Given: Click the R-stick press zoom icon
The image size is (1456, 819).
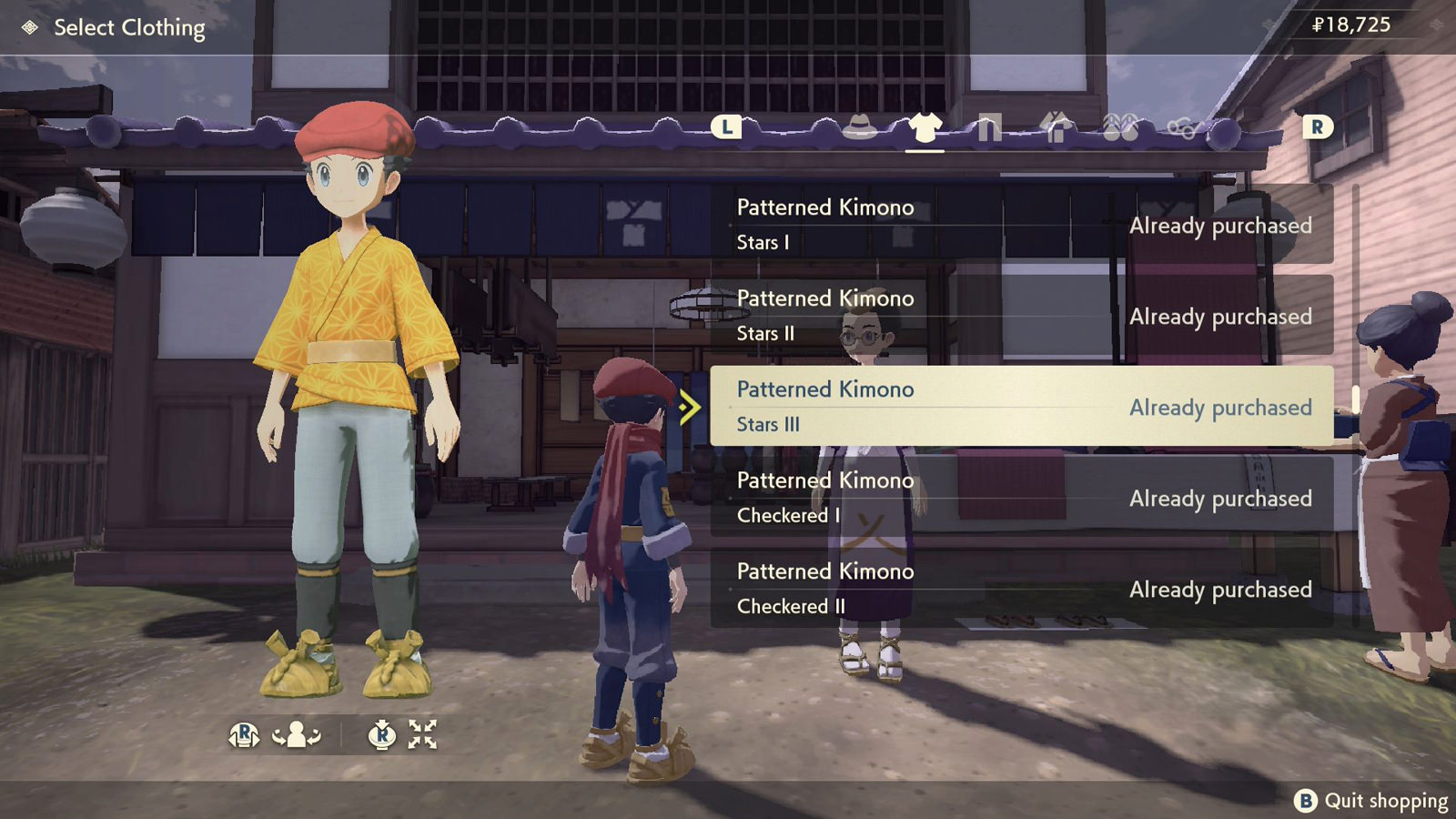Looking at the screenshot, I should [382, 733].
